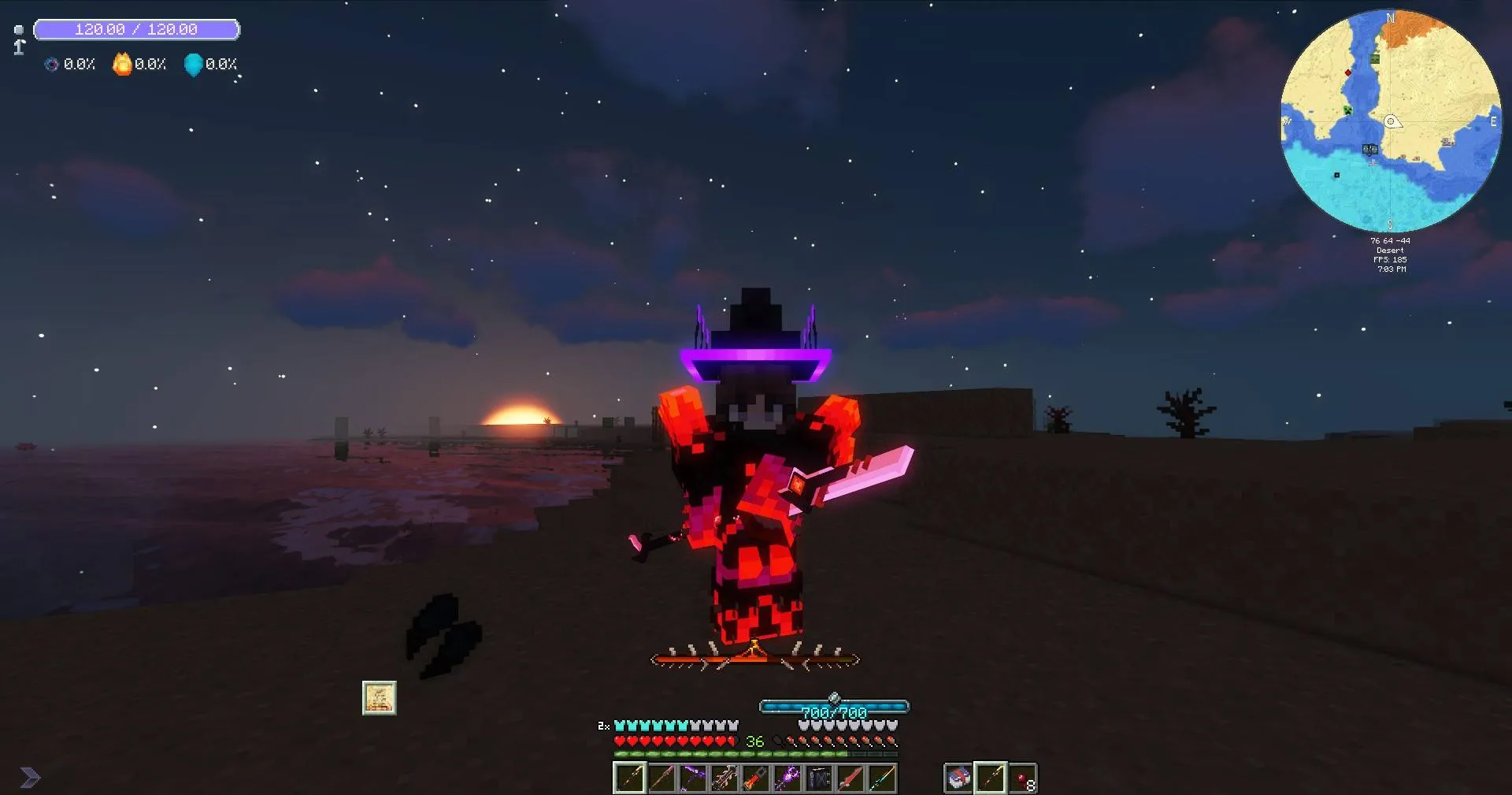Select the crossbow in hotbar slot four
1512x795 pixels.
point(726,778)
